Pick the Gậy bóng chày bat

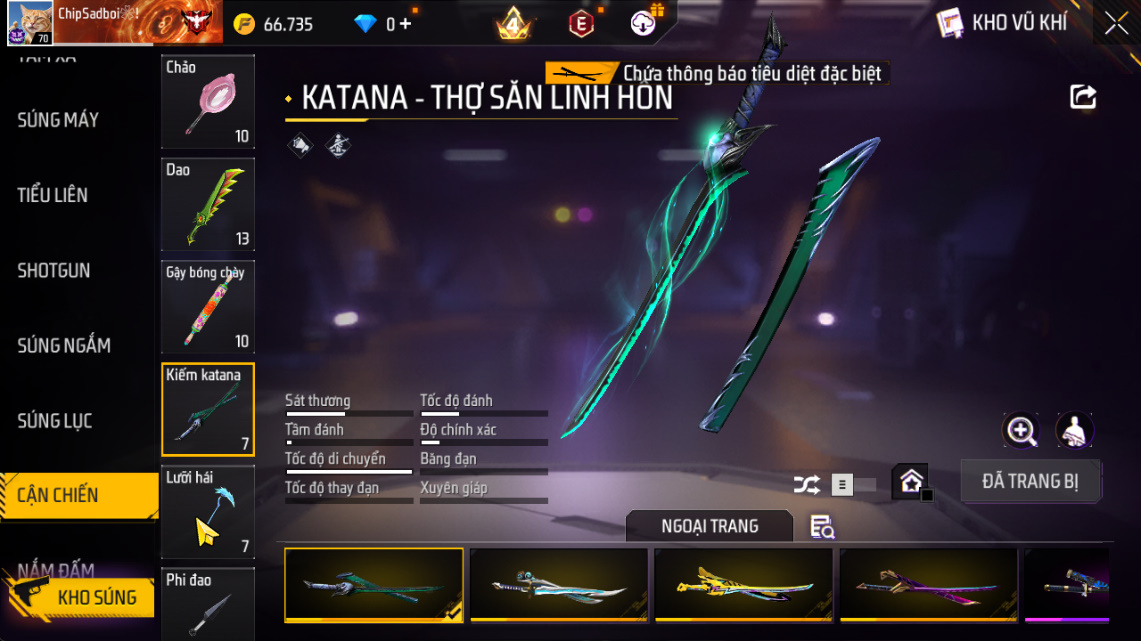[x=208, y=307]
